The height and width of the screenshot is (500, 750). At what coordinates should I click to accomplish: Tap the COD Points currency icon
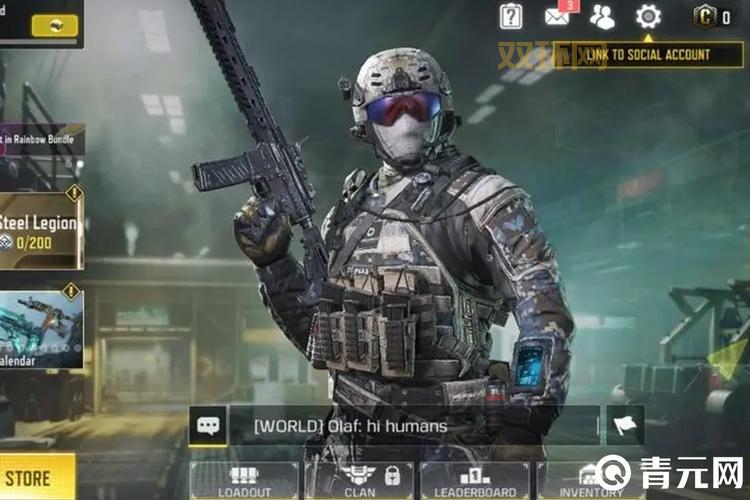pyautogui.click(x=705, y=17)
